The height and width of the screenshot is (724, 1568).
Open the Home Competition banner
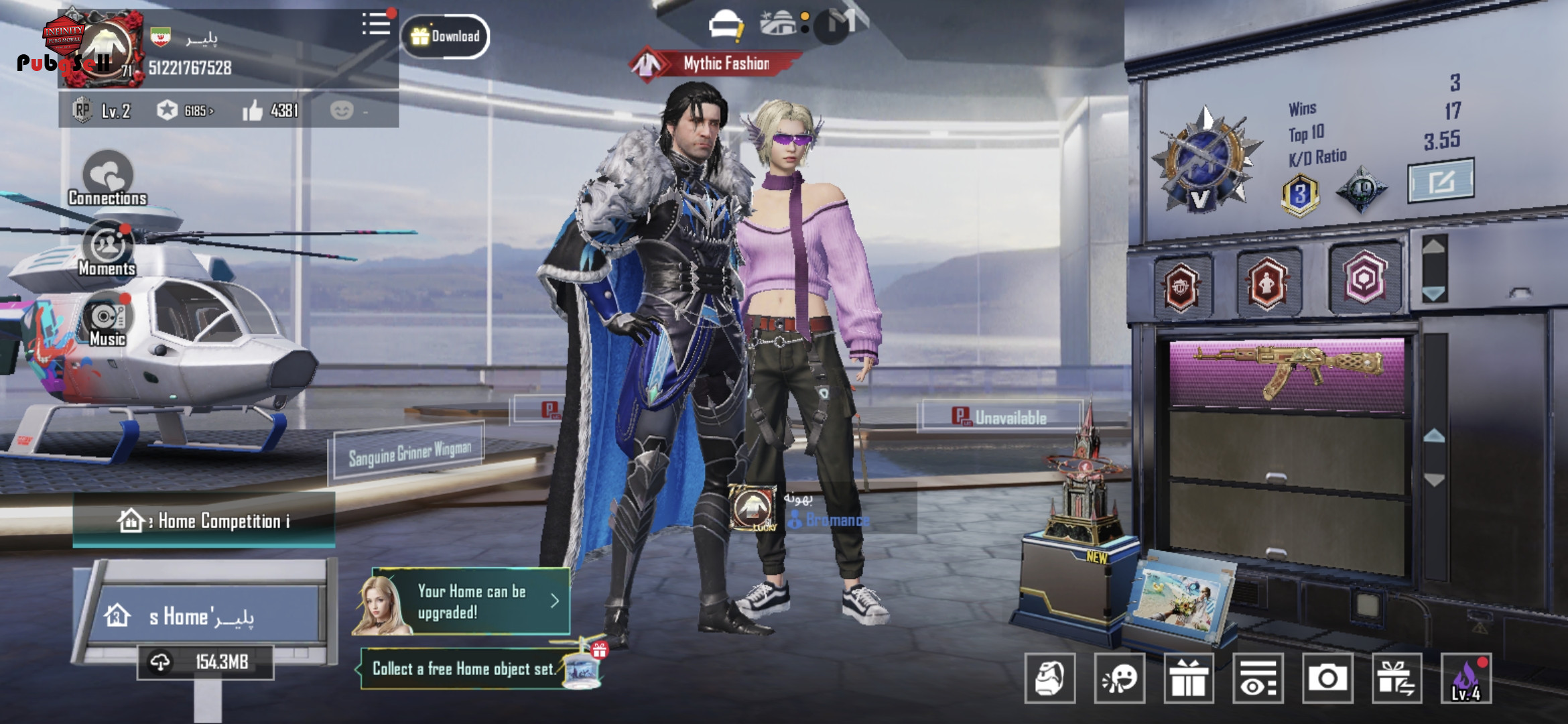pos(204,521)
